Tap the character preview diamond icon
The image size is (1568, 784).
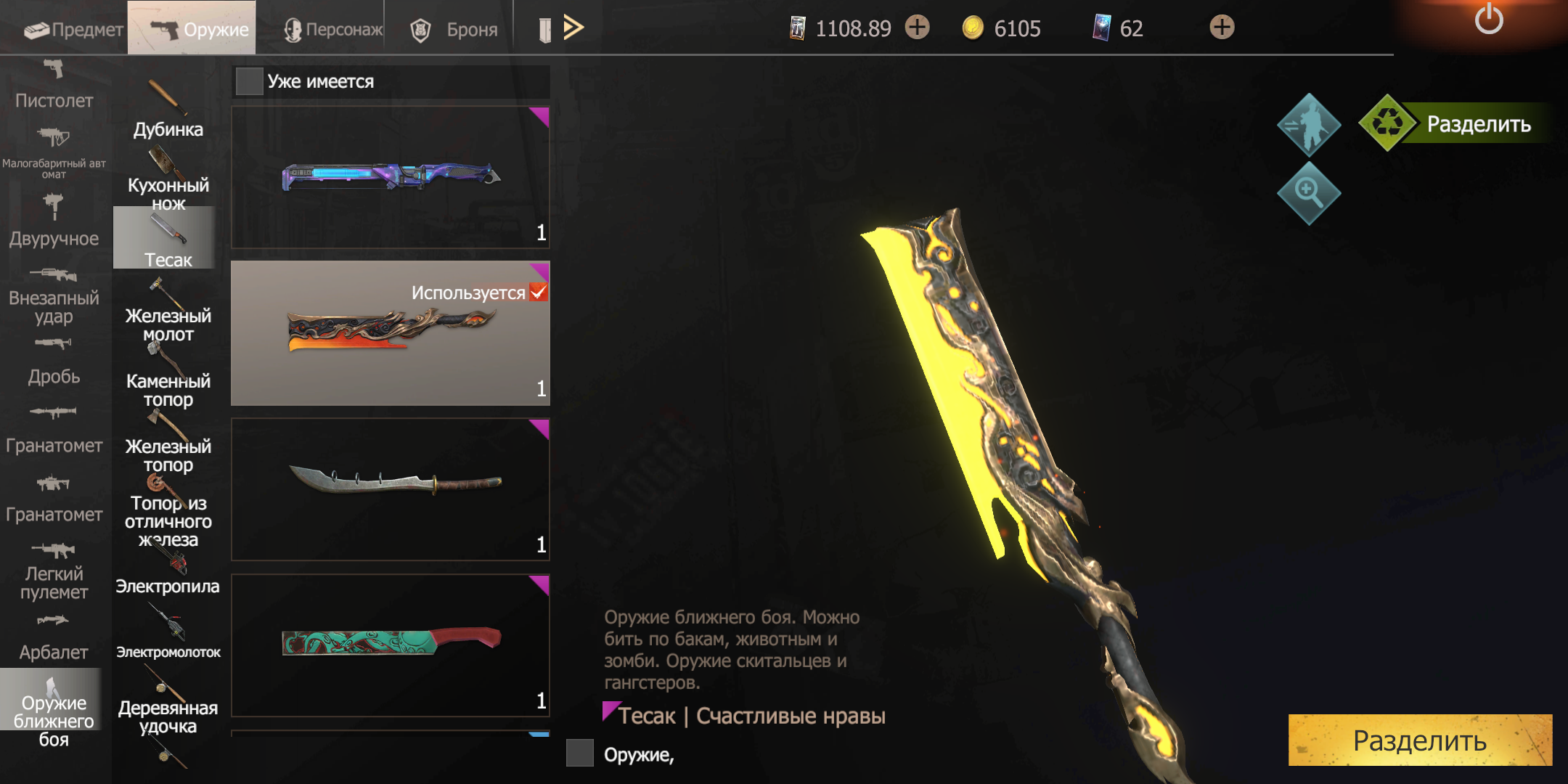click(x=1308, y=125)
